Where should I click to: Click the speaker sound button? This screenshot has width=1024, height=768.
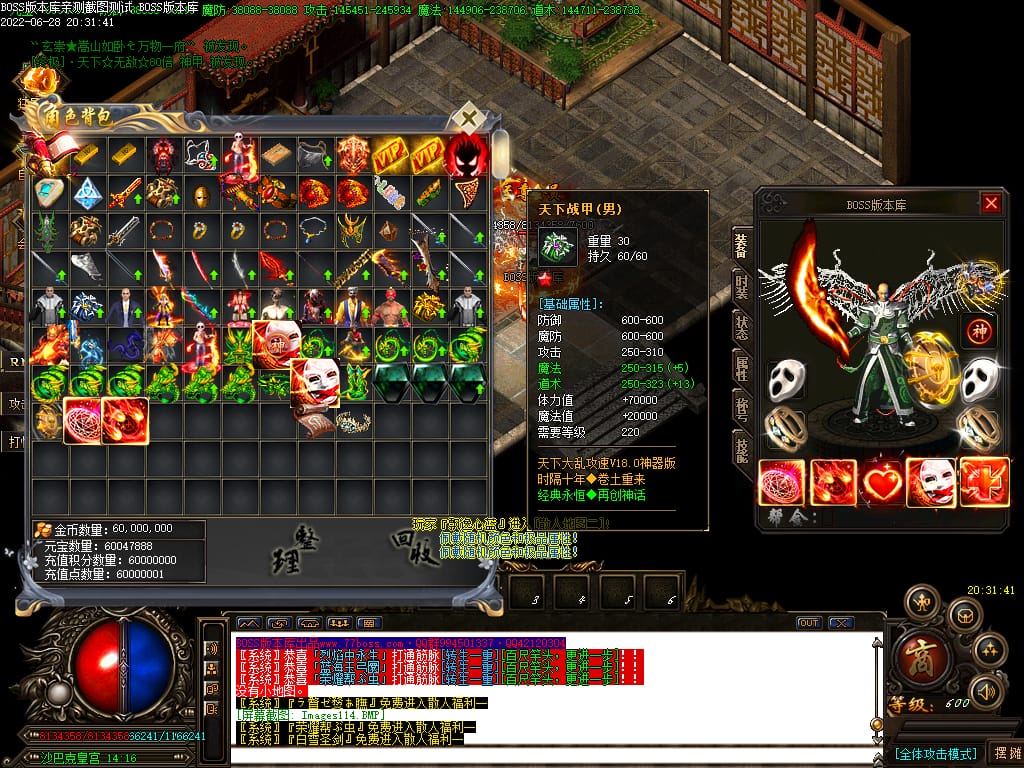click(x=986, y=691)
